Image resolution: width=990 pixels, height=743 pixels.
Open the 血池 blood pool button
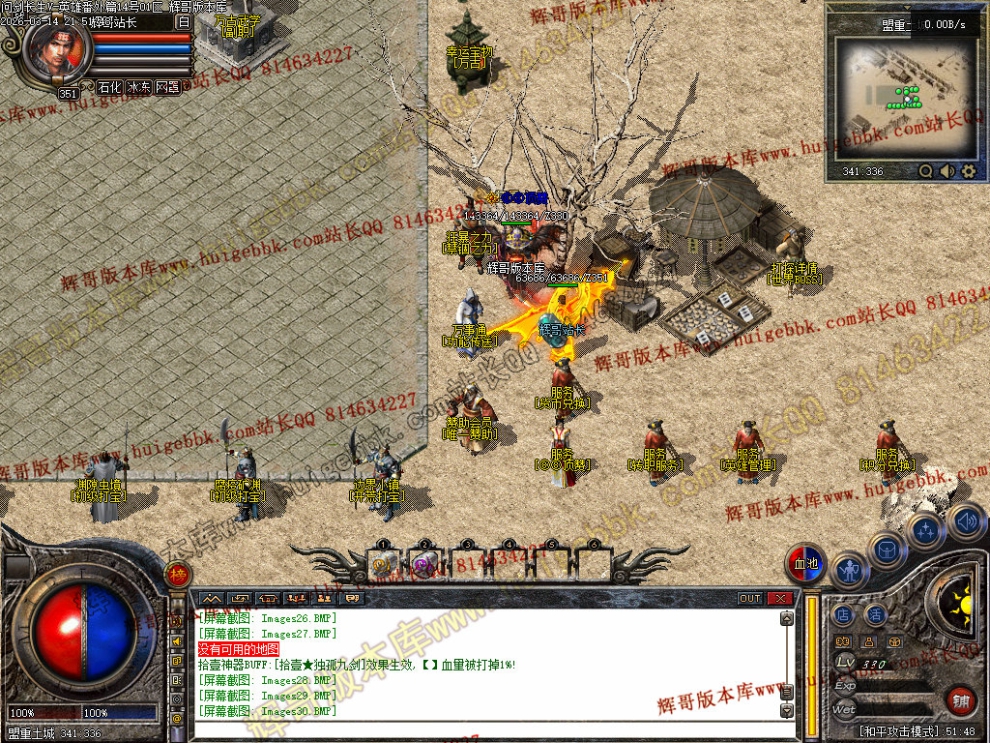805,562
